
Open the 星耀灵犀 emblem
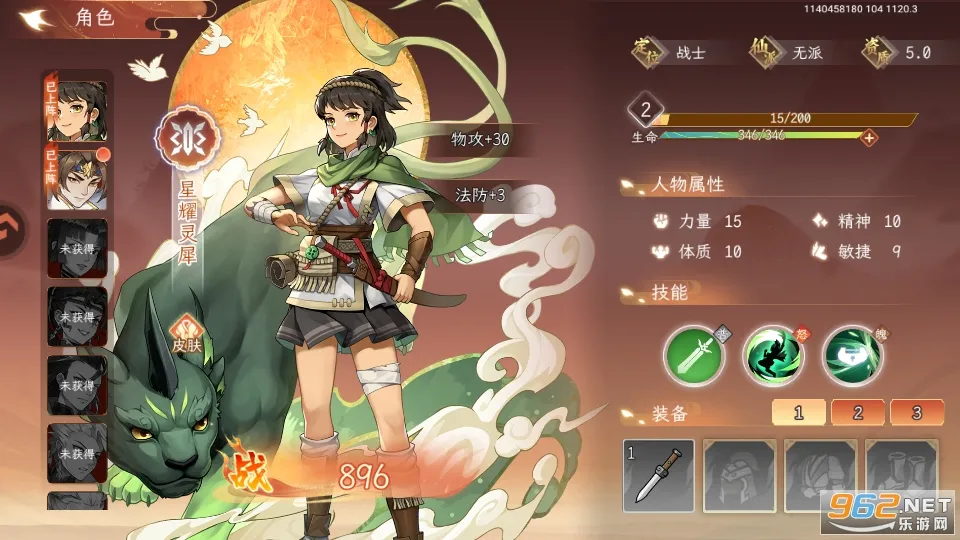(x=184, y=137)
